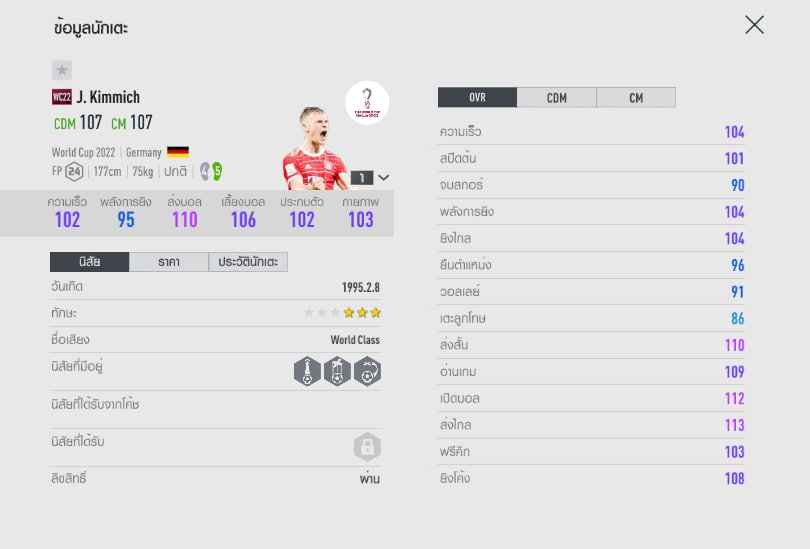Show CM position stats
Viewport: 810px width, 549px height.
click(x=636, y=98)
